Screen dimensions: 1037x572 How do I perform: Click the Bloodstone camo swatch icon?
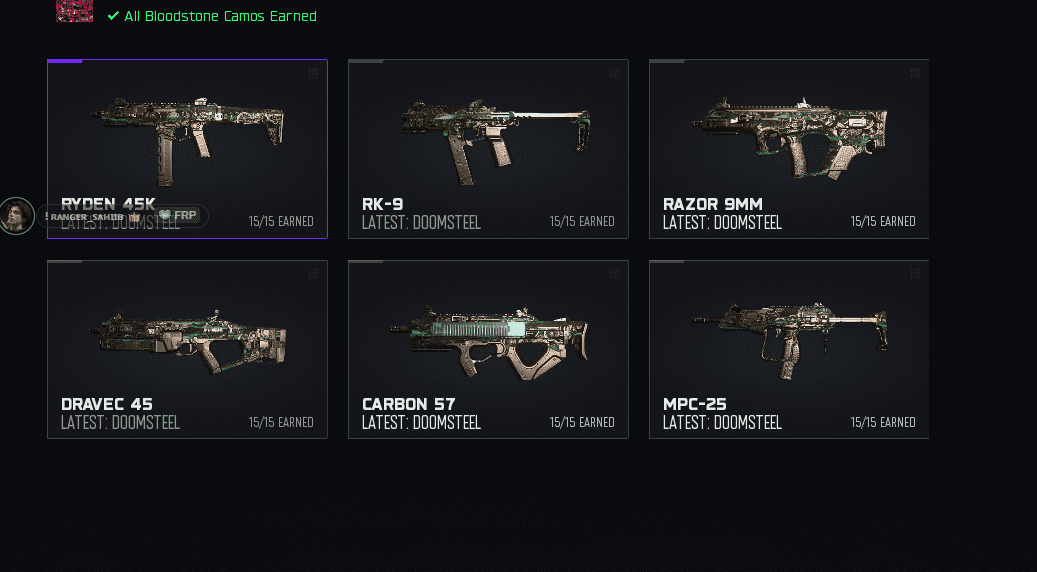point(75,11)
